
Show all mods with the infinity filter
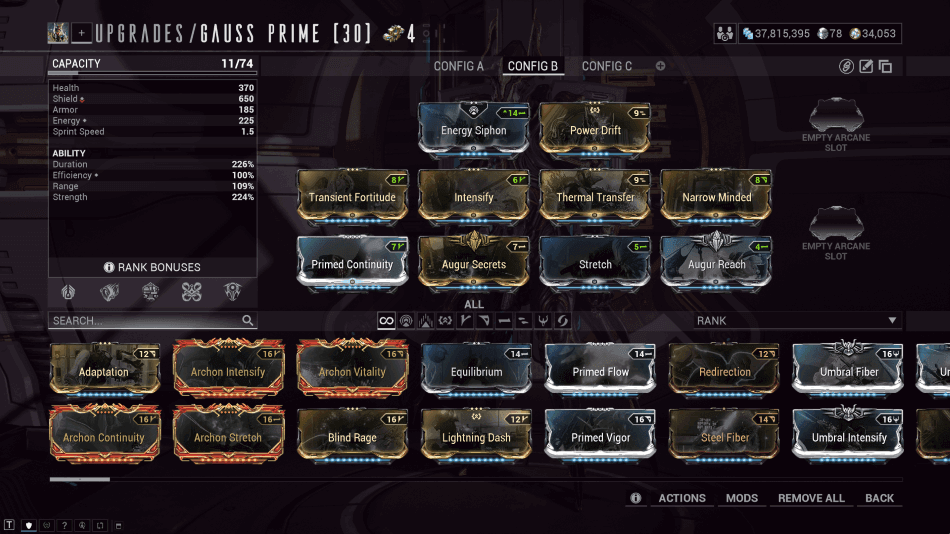click(x=385, y=321)
